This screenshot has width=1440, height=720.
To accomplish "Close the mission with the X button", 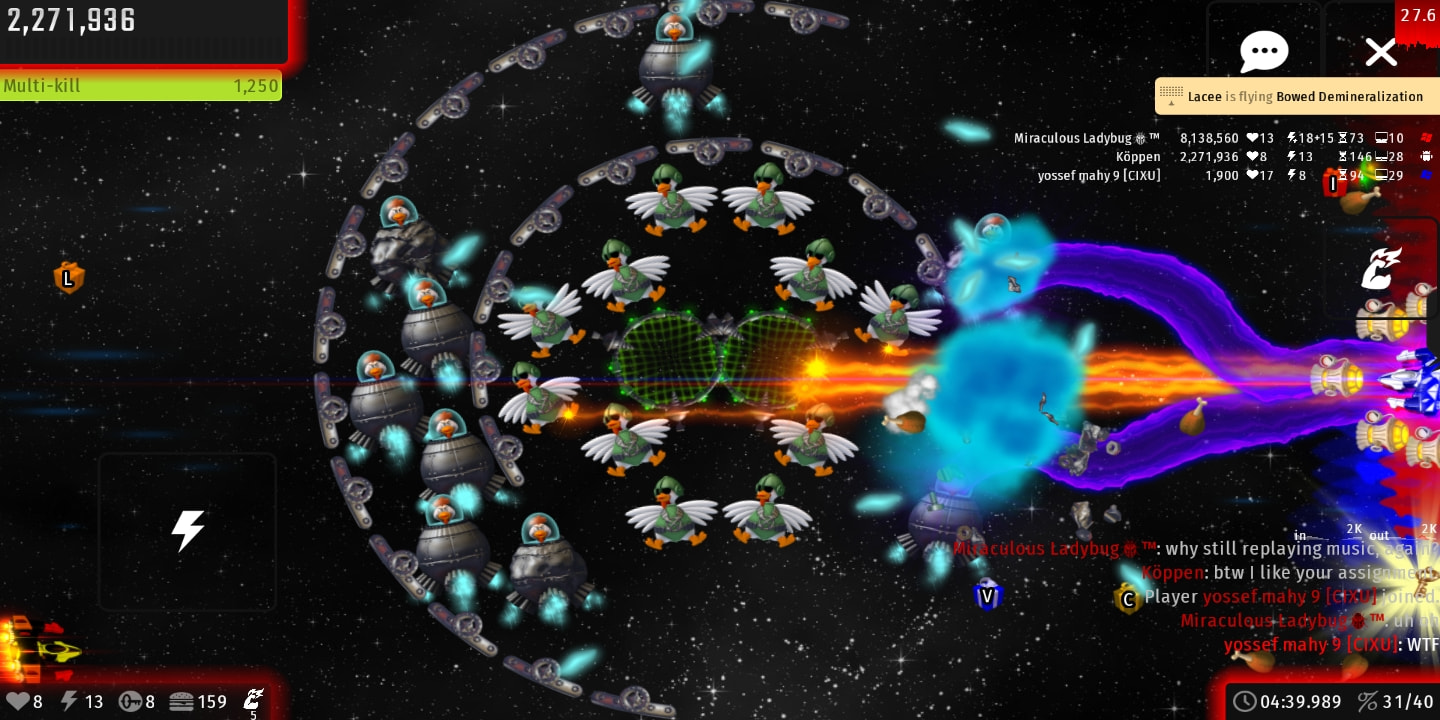I will 1381,52.
